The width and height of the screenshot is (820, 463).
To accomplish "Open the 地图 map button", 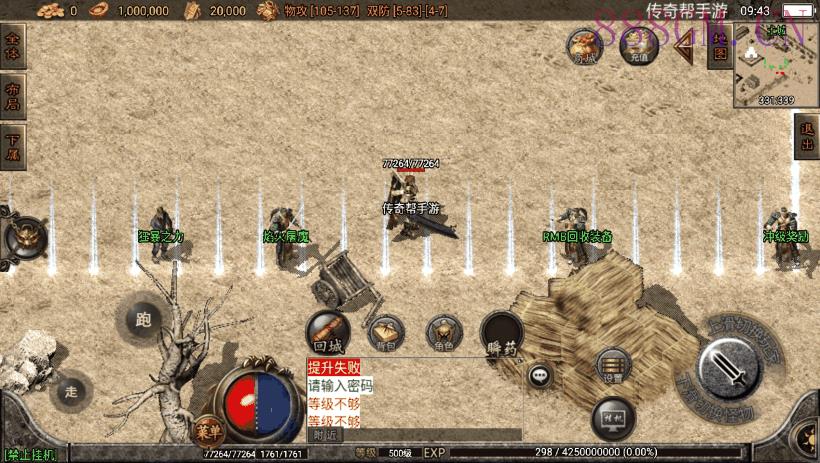I will (x=718, y=48).
